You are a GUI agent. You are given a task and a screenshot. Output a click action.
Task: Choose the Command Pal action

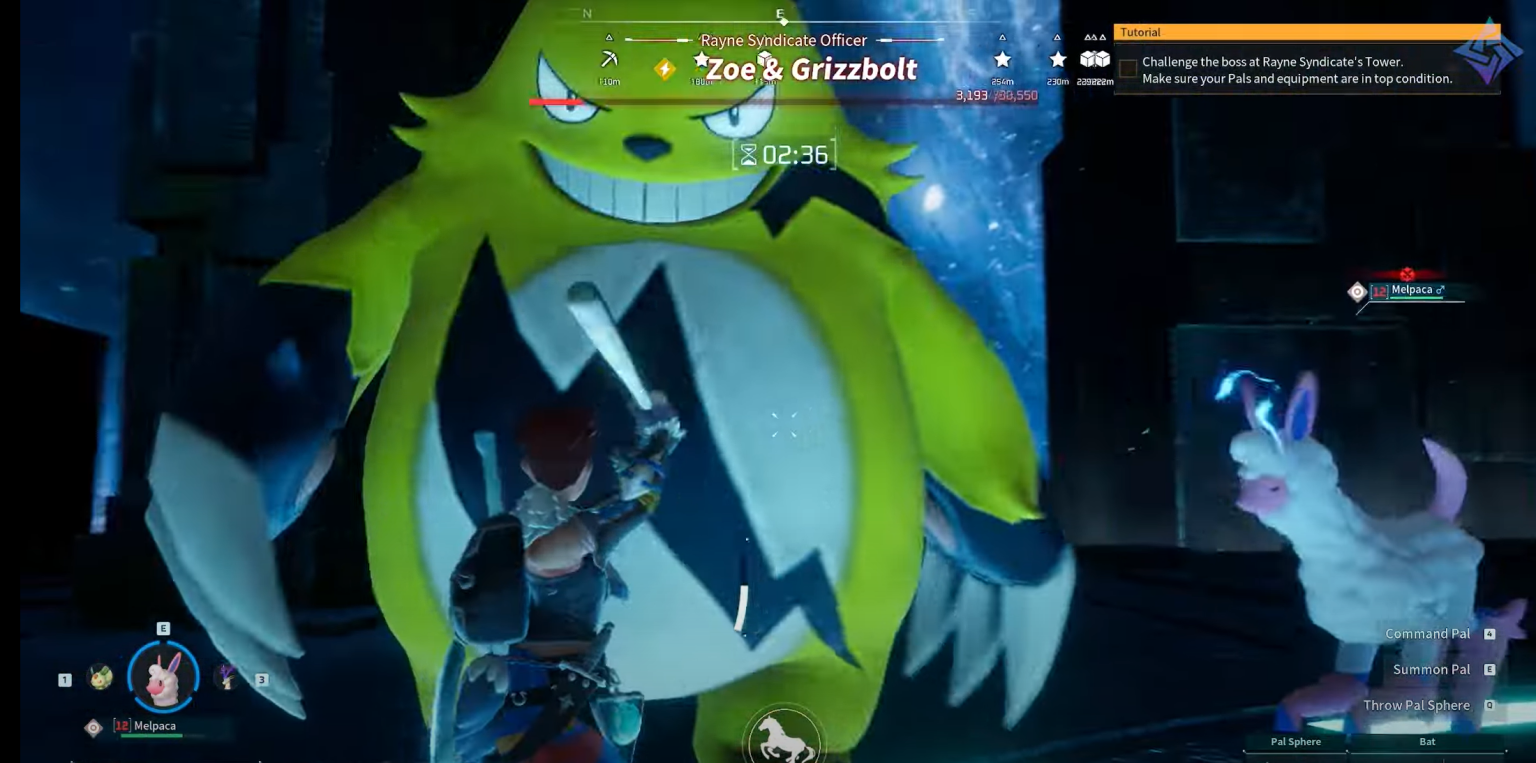click(x=1427, y=634)
